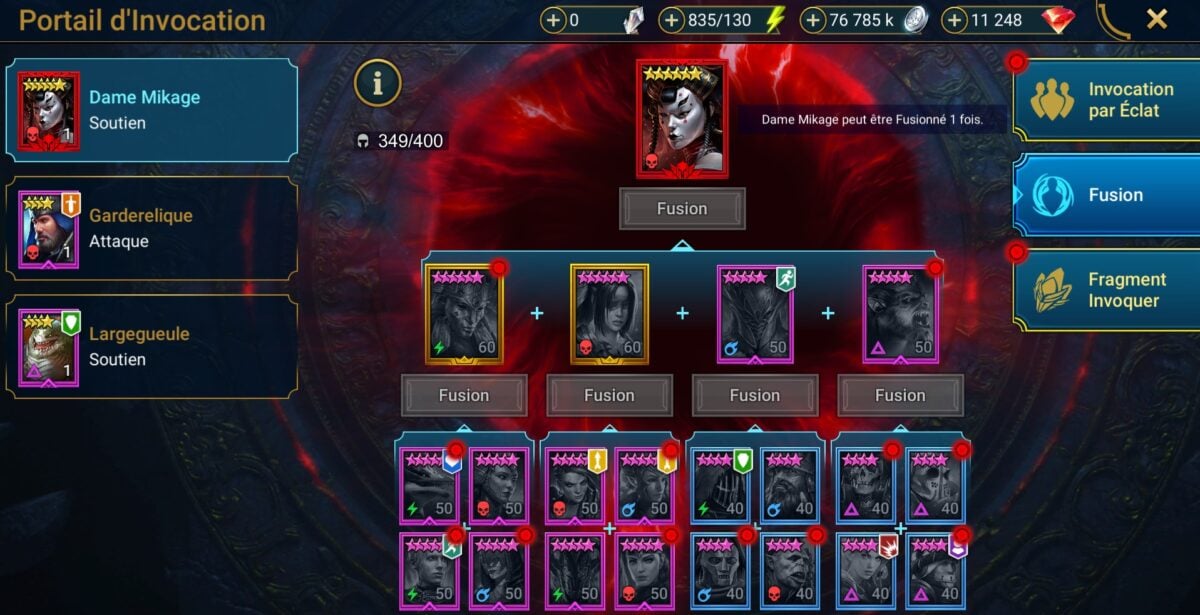The width and height of the screenshot is (1200, 615).
Task: Choose the Garderelique fusion entry
Action: point(152,228)
